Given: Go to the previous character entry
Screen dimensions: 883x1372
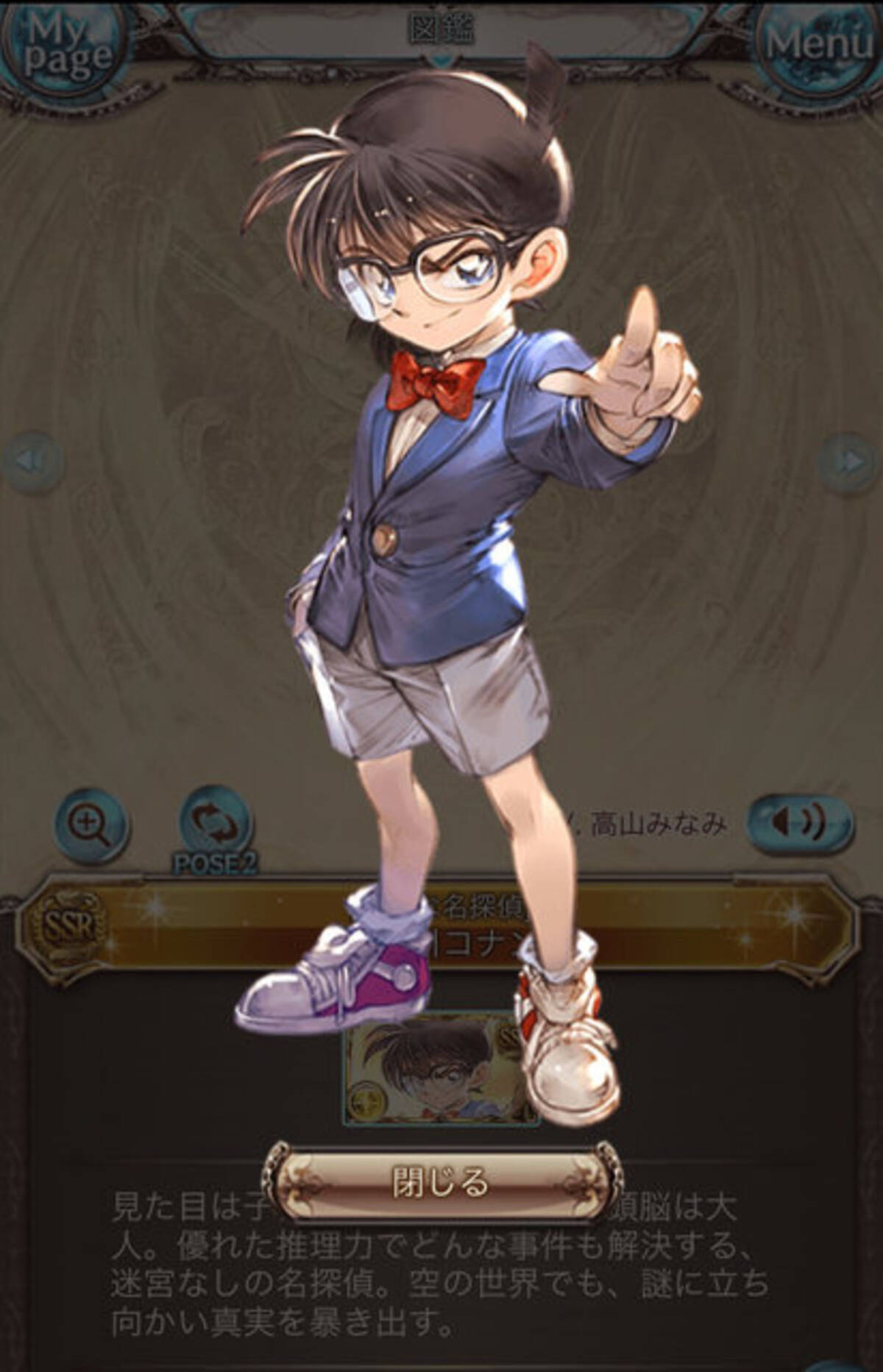Looking at the screenshot, I should [x=32, y=462].
